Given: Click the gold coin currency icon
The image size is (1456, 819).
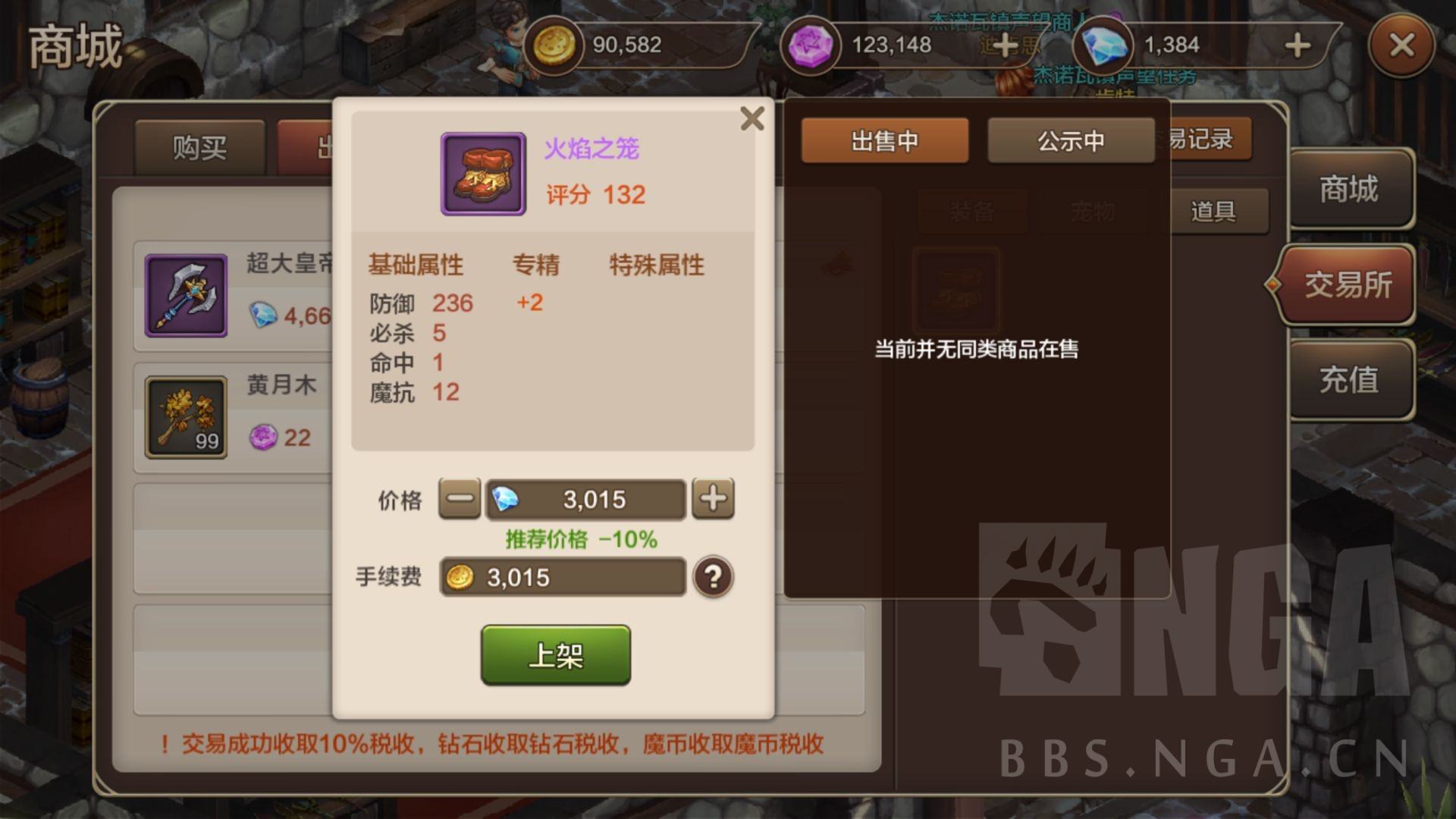Looking at the screenshot, I should pyautogui.click(x=556, y=45).
